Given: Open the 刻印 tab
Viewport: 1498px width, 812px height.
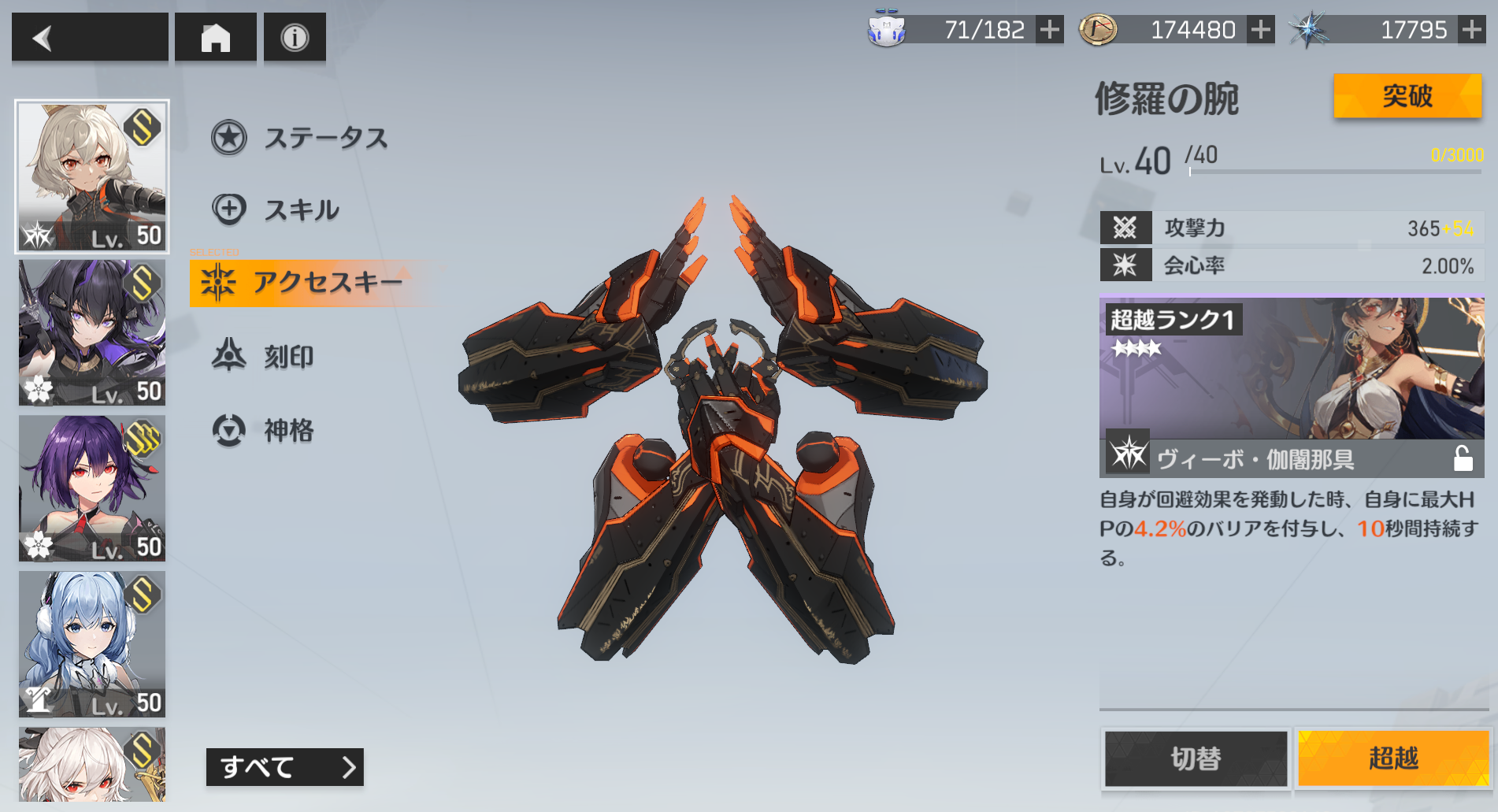Looking at the screenshot, I should click(x=264, y=357).
